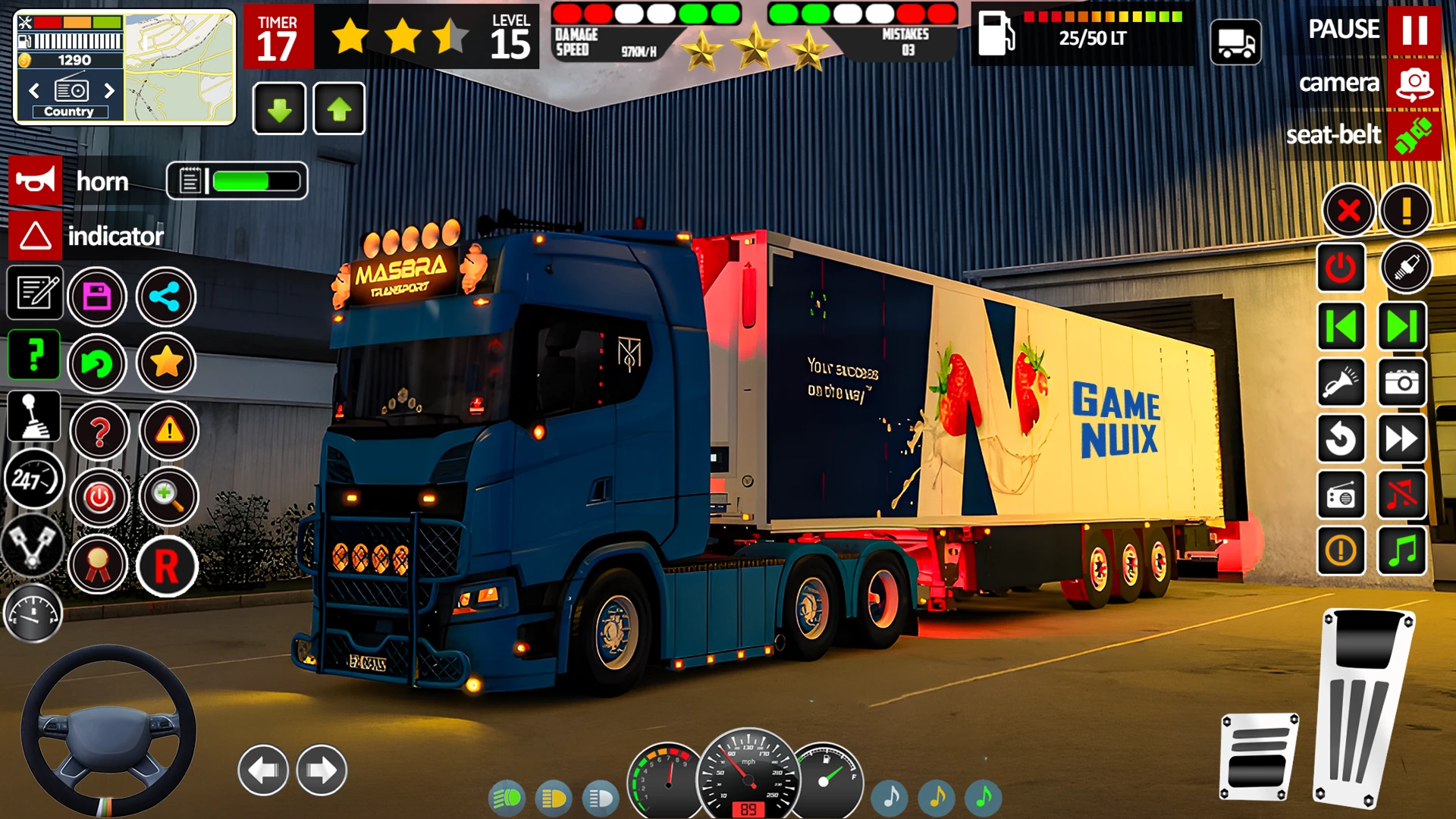The width and height of the screenshot is (1456, 819).
Task: Select next radio station arrow
Action: click(109, 91)
